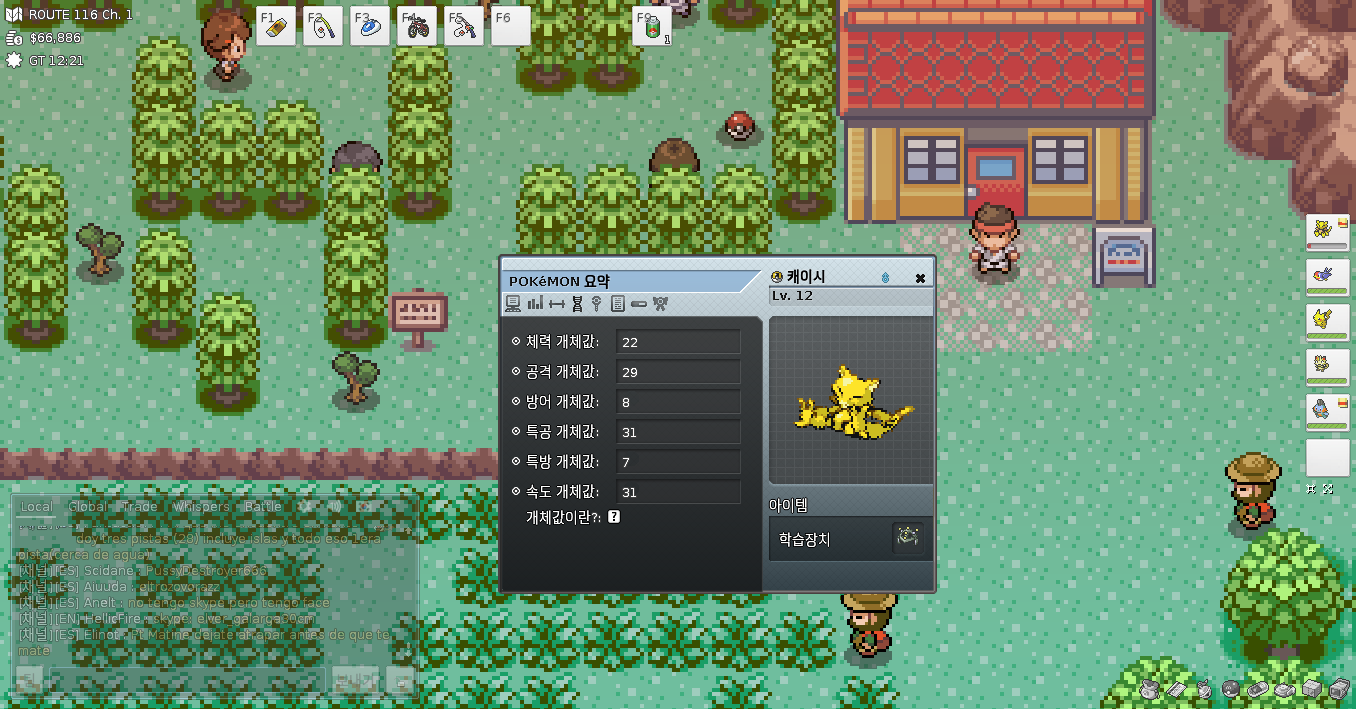Image resolution: width=1356 pixels, height=709 pixels.
Task: Use the bicycle in the F4 hotkey slot
Action: [x=416, y=26]
